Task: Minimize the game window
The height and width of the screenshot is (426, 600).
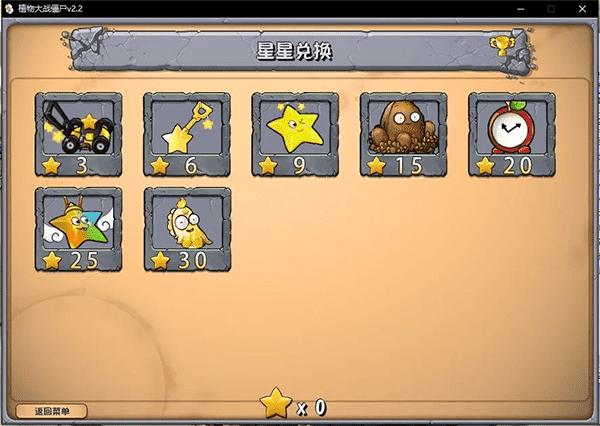Action: click(x=522, y=8)
